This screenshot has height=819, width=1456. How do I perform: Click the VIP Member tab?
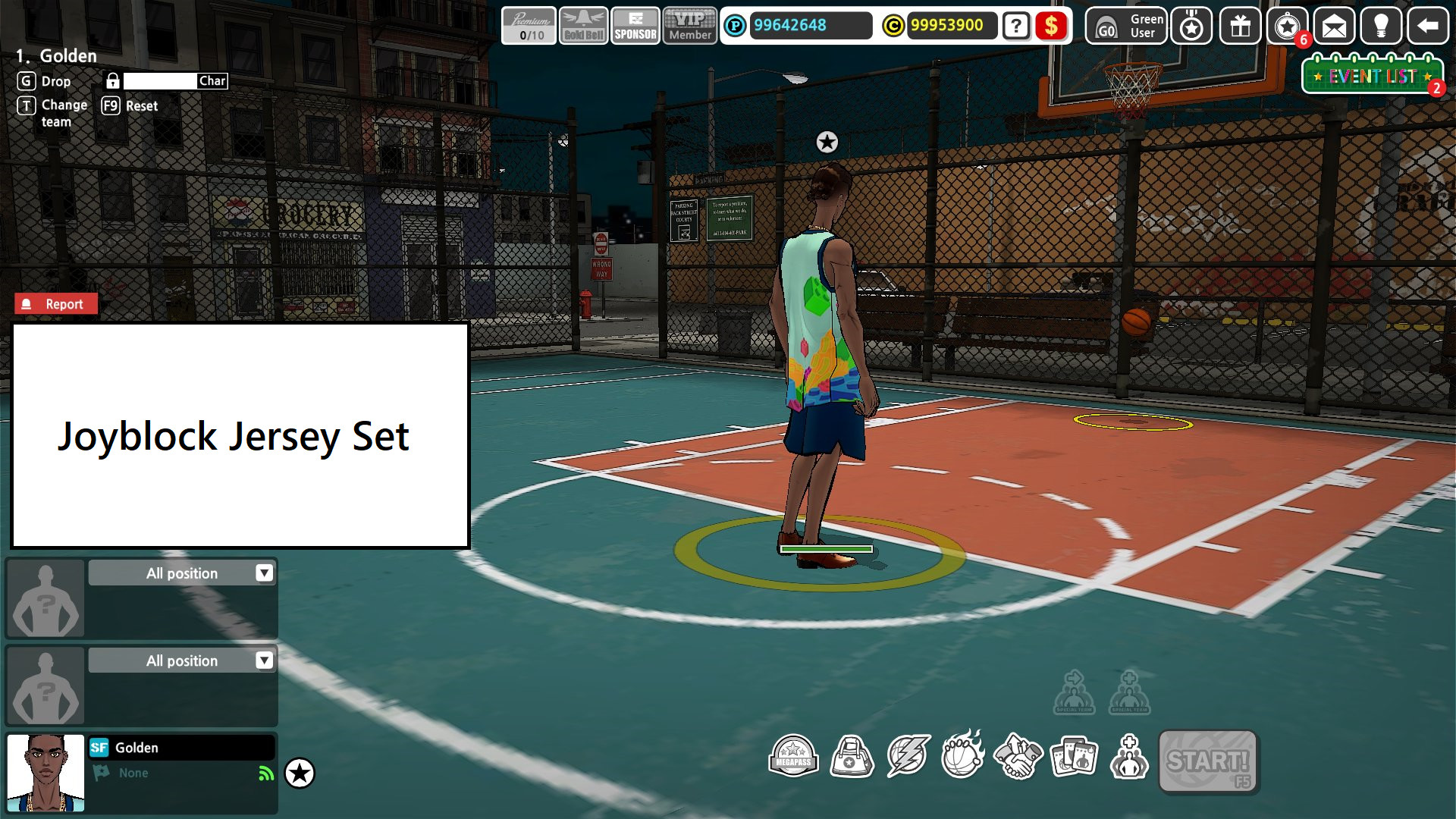click(689, 25)
